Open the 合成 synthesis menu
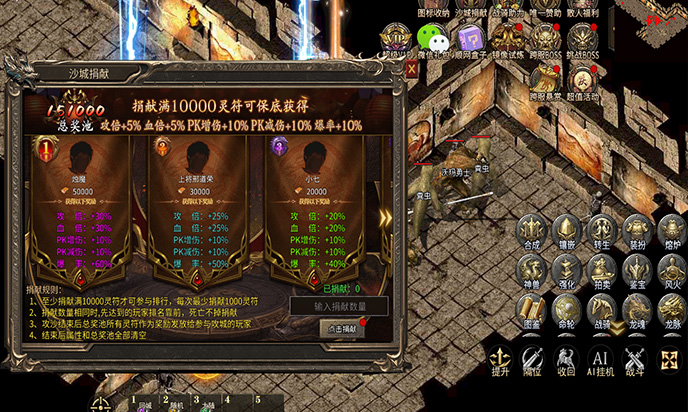 pos(532,230)
